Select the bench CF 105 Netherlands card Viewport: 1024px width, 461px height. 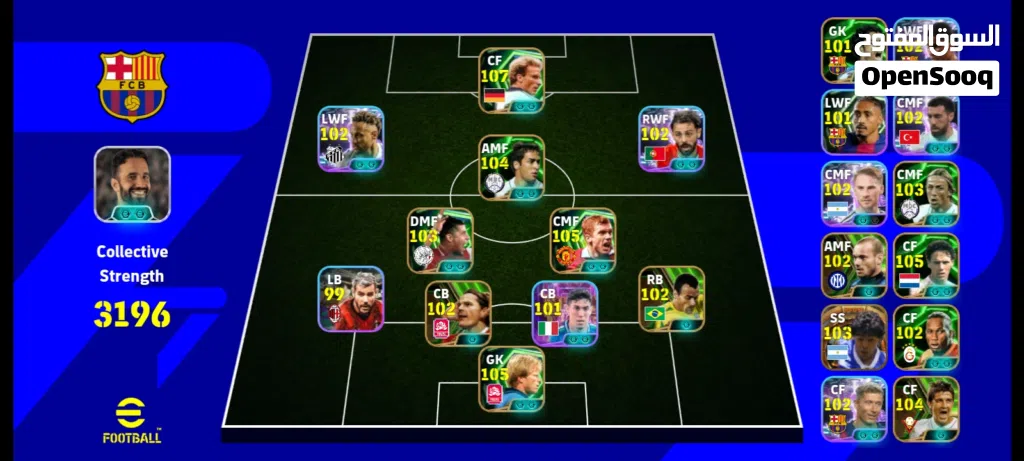click(x=925, y=266)
